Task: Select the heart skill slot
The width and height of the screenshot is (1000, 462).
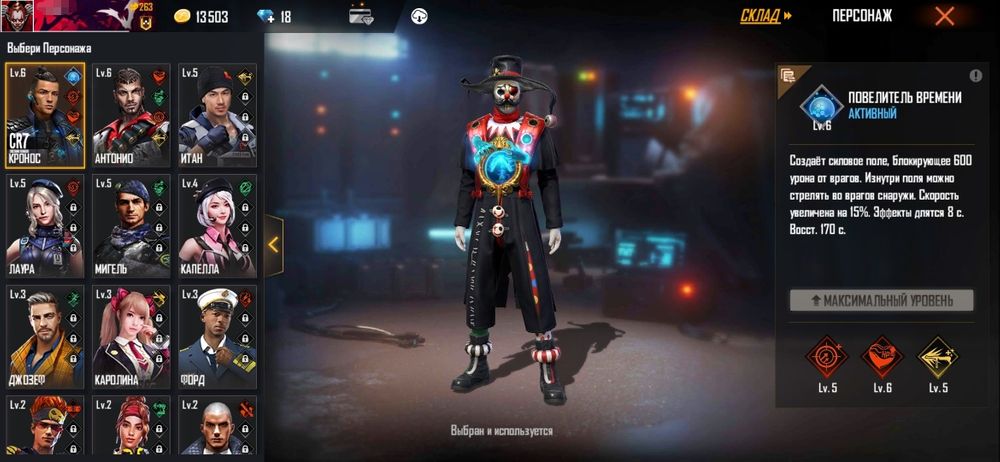Action: click(x=882, y=356)
